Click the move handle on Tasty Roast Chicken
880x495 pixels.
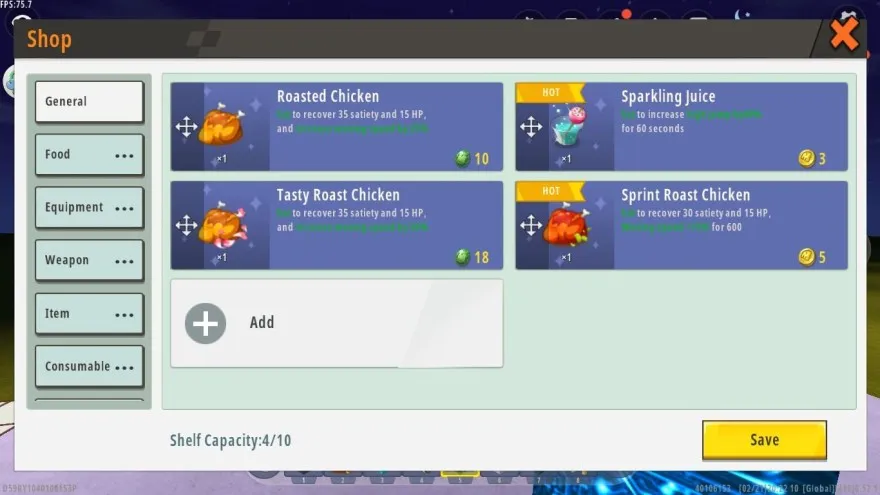click(186, 225)
